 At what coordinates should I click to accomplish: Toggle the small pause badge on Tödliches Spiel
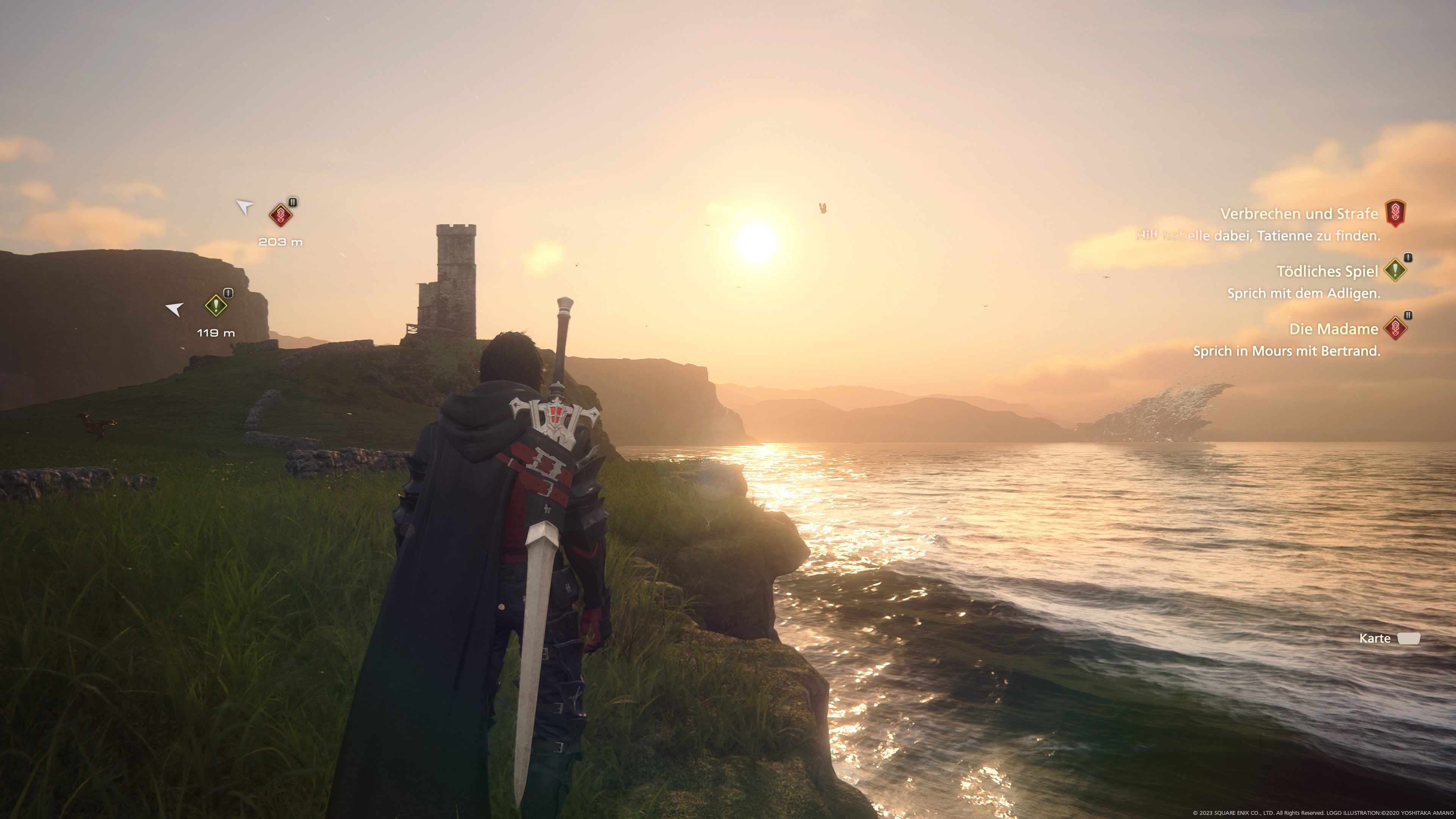[1409, 257]
